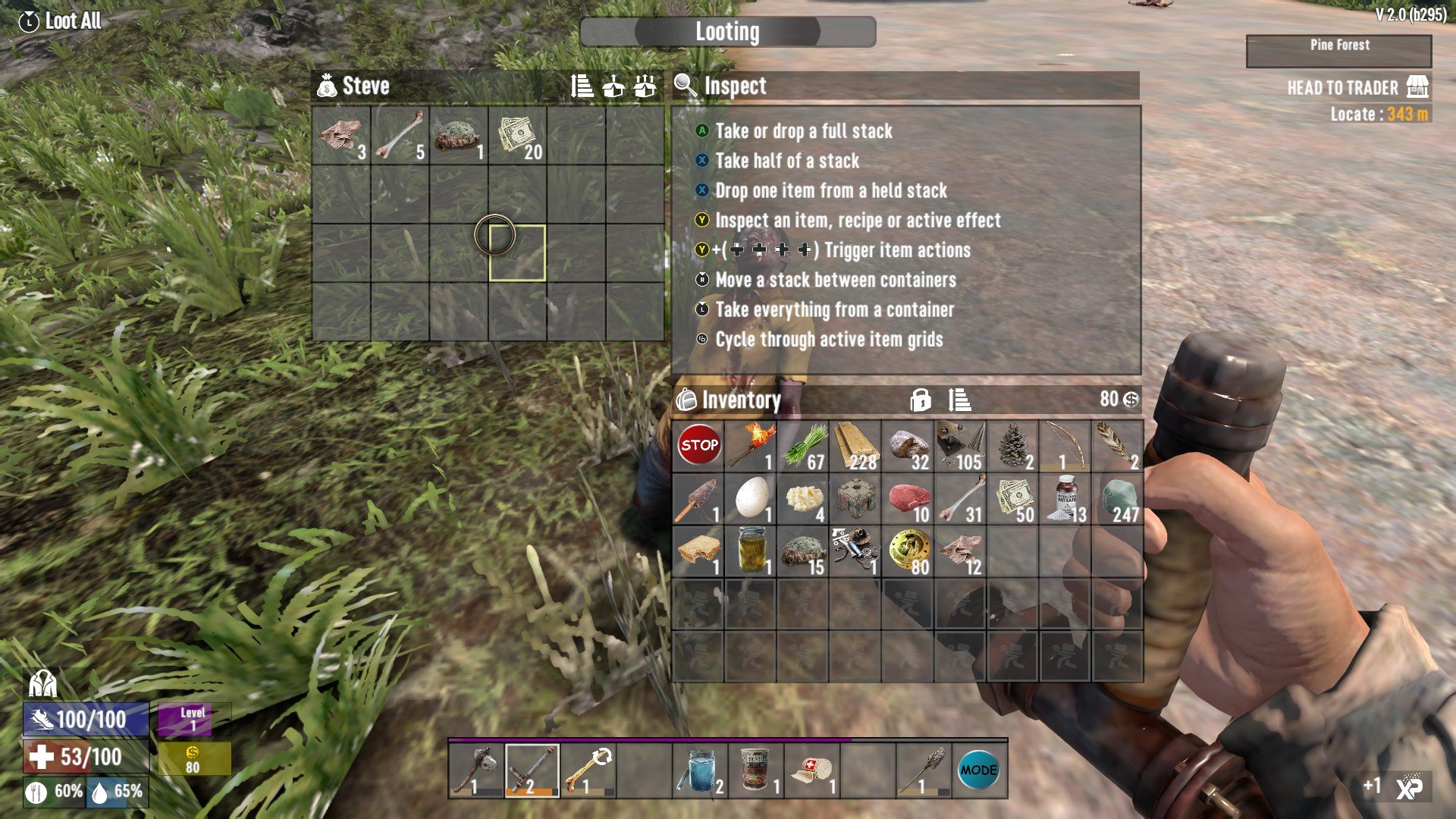1456x819 pixels.
Task: Sort the Steve loot container
Action: [x=582, y=86]
